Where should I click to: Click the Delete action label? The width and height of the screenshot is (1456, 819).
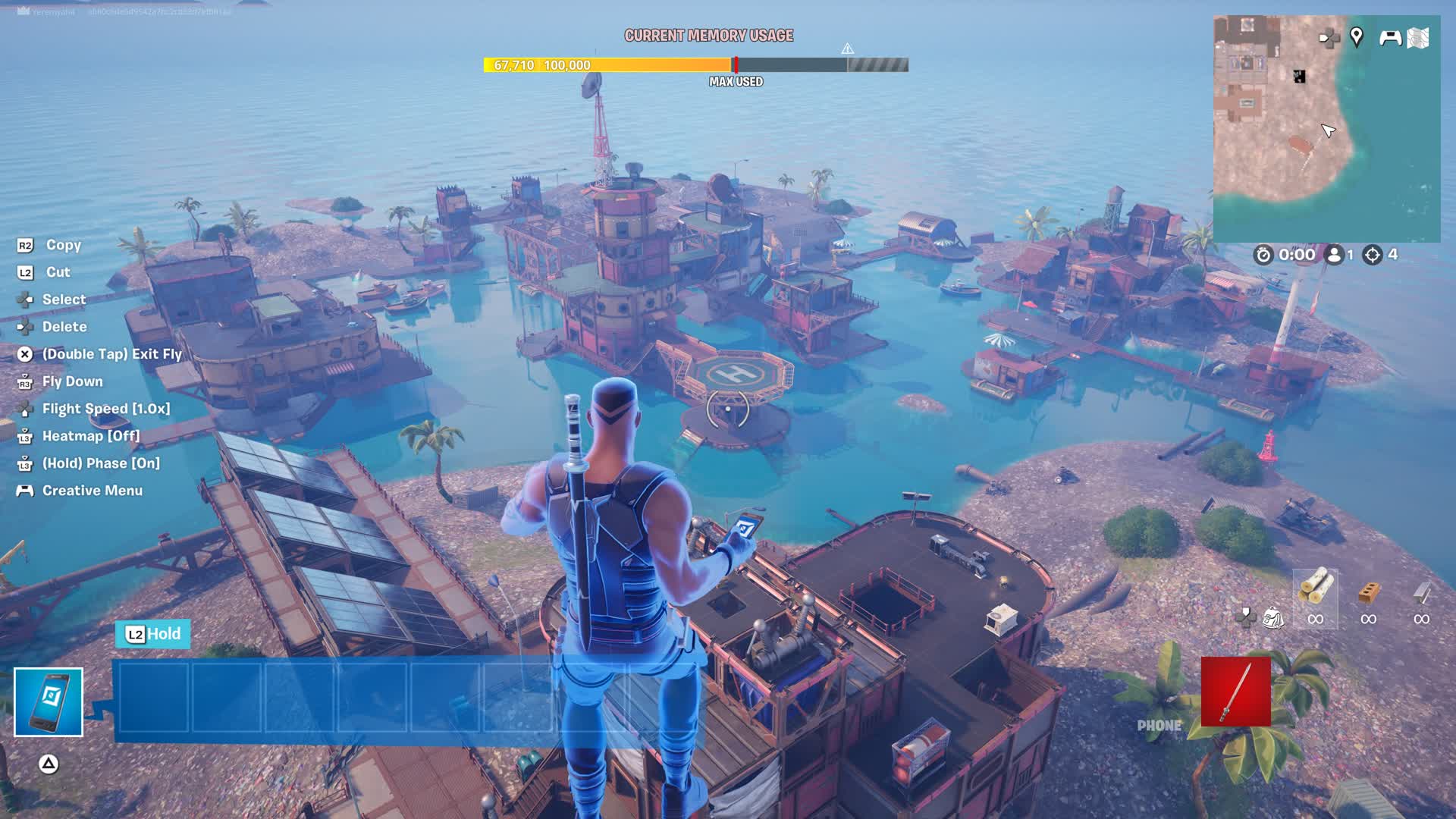click(x=64, y=327)
